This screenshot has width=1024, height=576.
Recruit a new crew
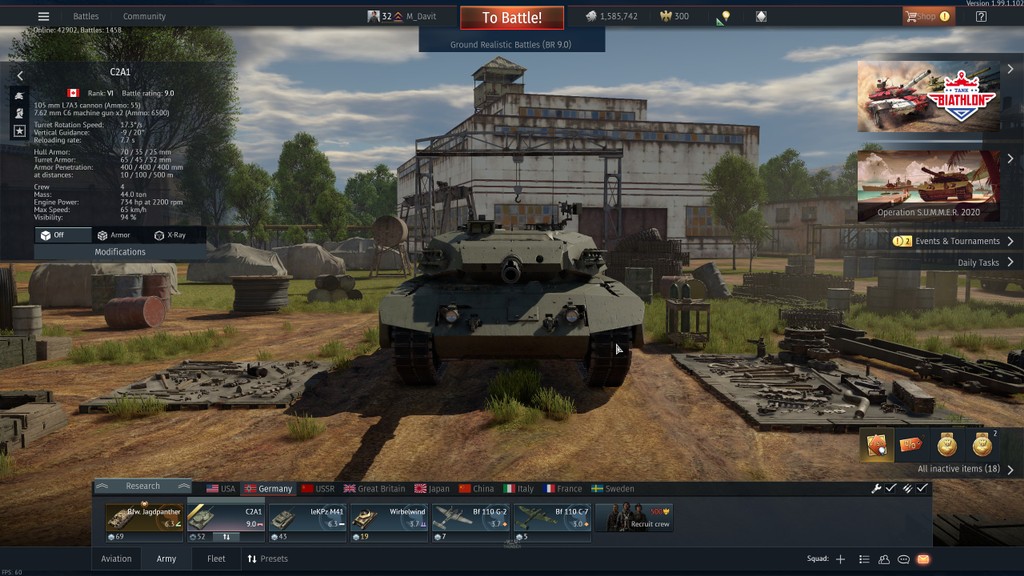tap(634, 517)
